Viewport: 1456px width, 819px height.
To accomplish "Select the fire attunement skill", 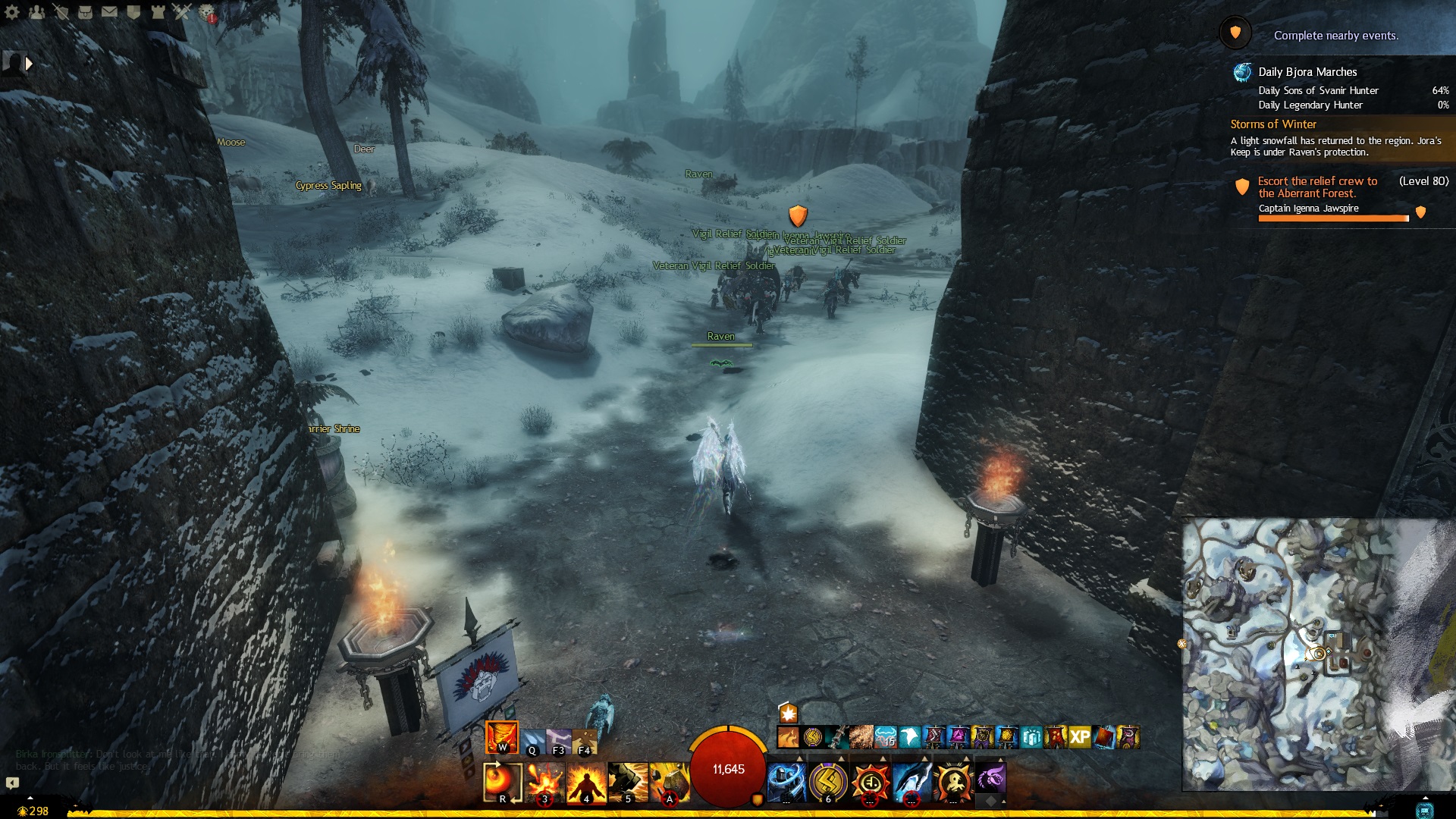I will (501, 737).
